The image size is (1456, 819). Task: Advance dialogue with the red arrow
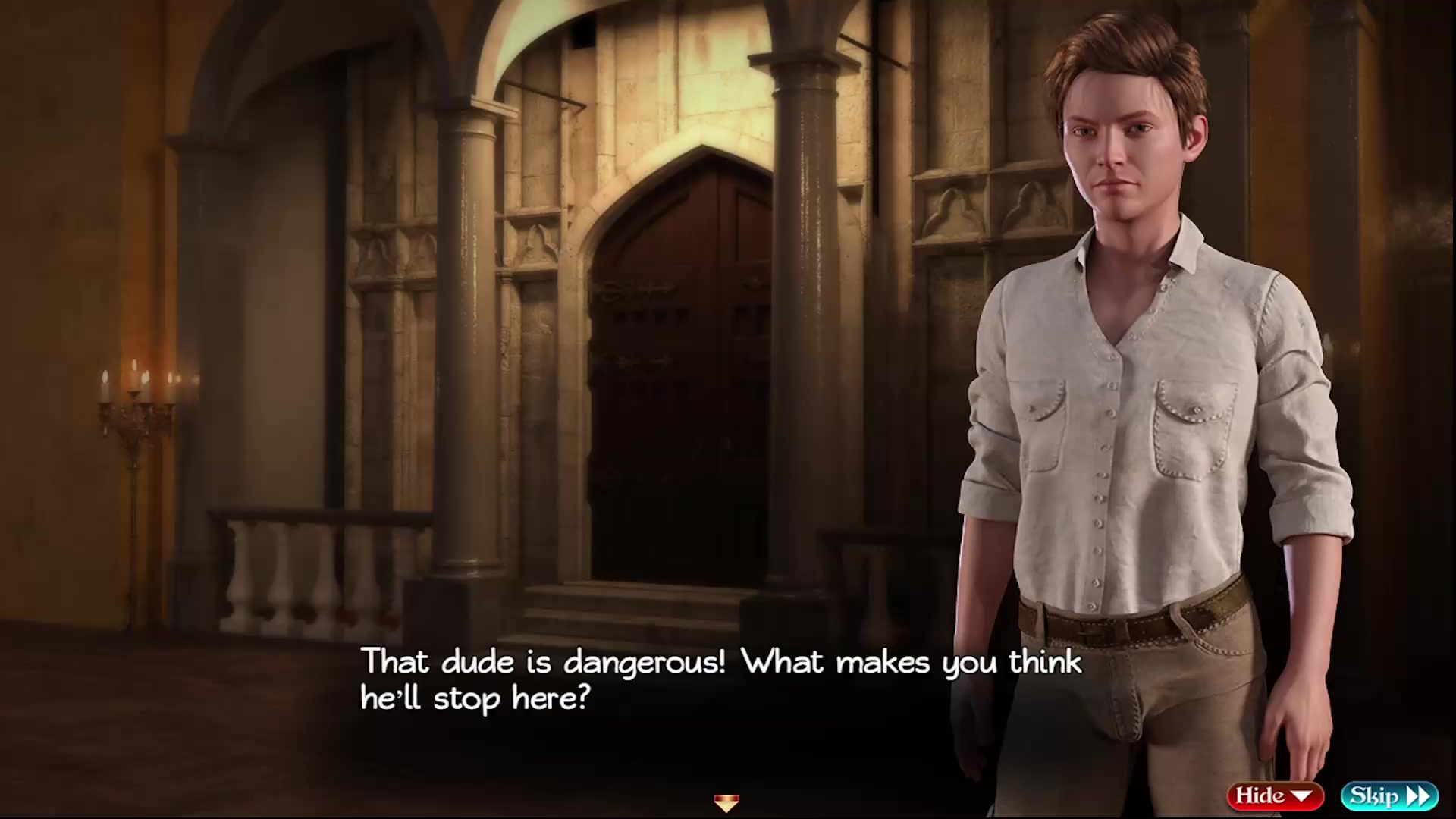(726, 802)
